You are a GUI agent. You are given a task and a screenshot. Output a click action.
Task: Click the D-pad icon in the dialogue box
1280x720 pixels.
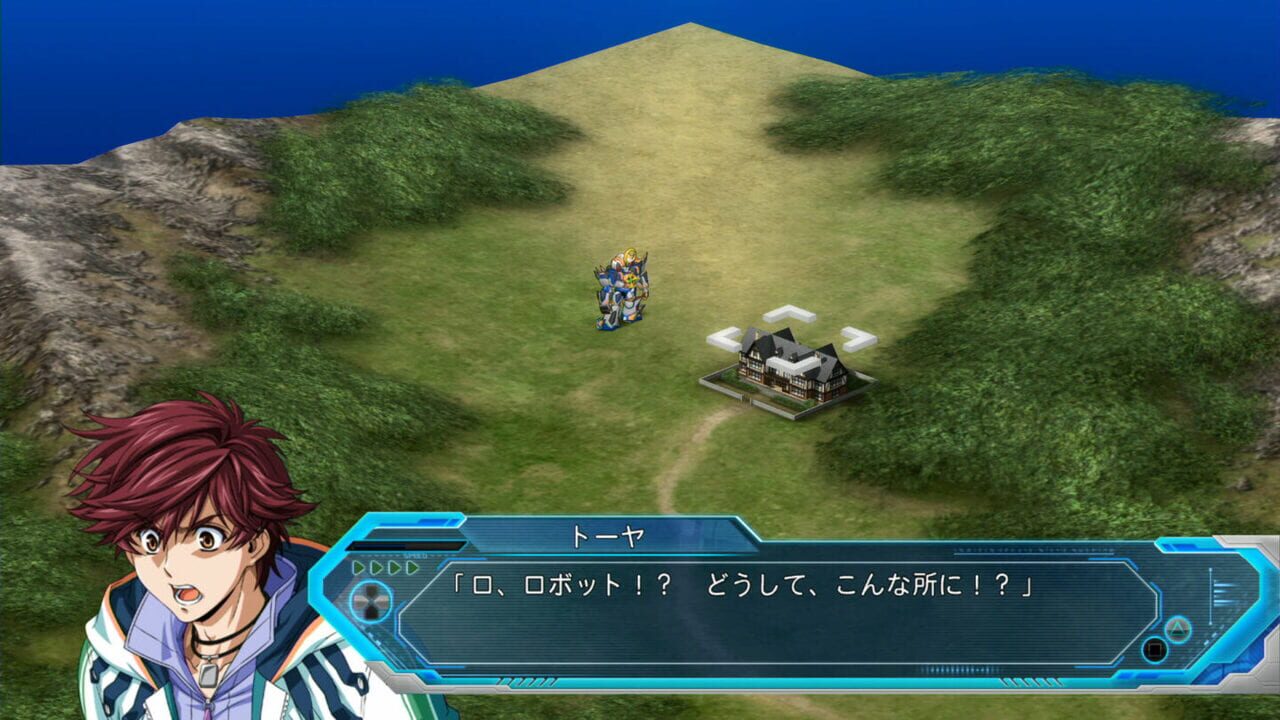pyautogui.click(x=371, y=600)
